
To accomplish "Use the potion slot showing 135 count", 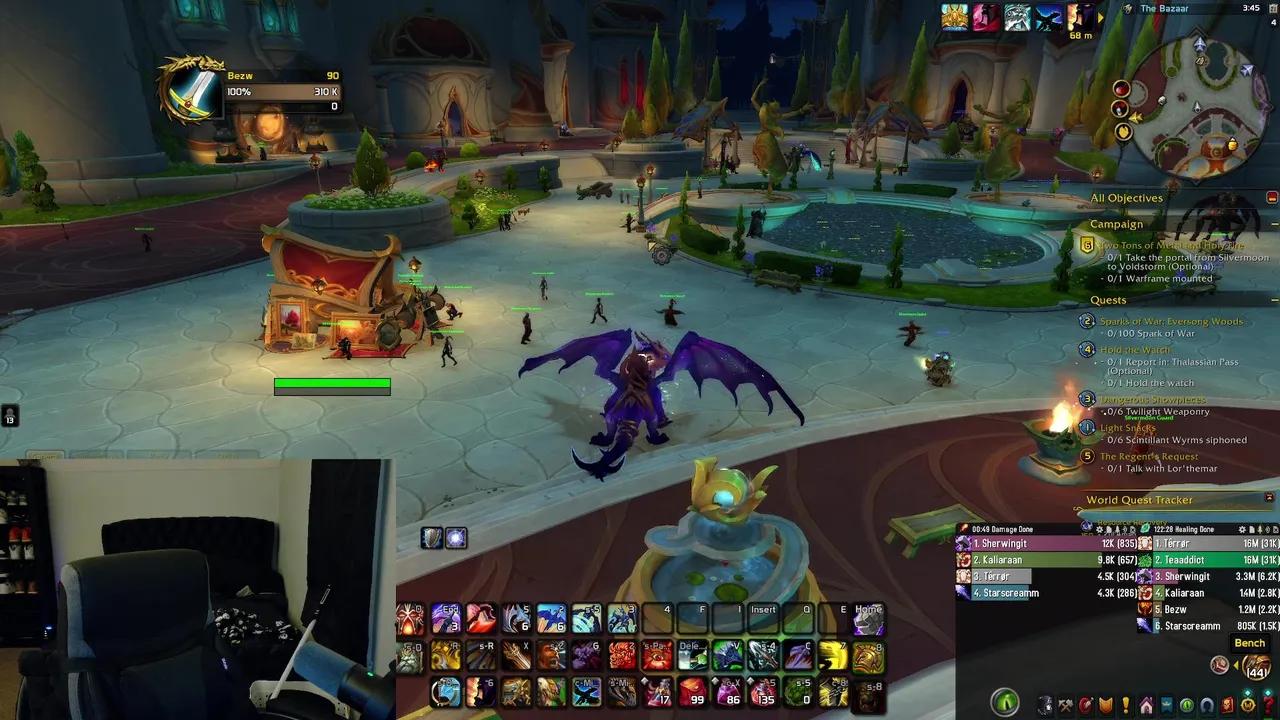I will pyautogui.click(x=763, y=691).
